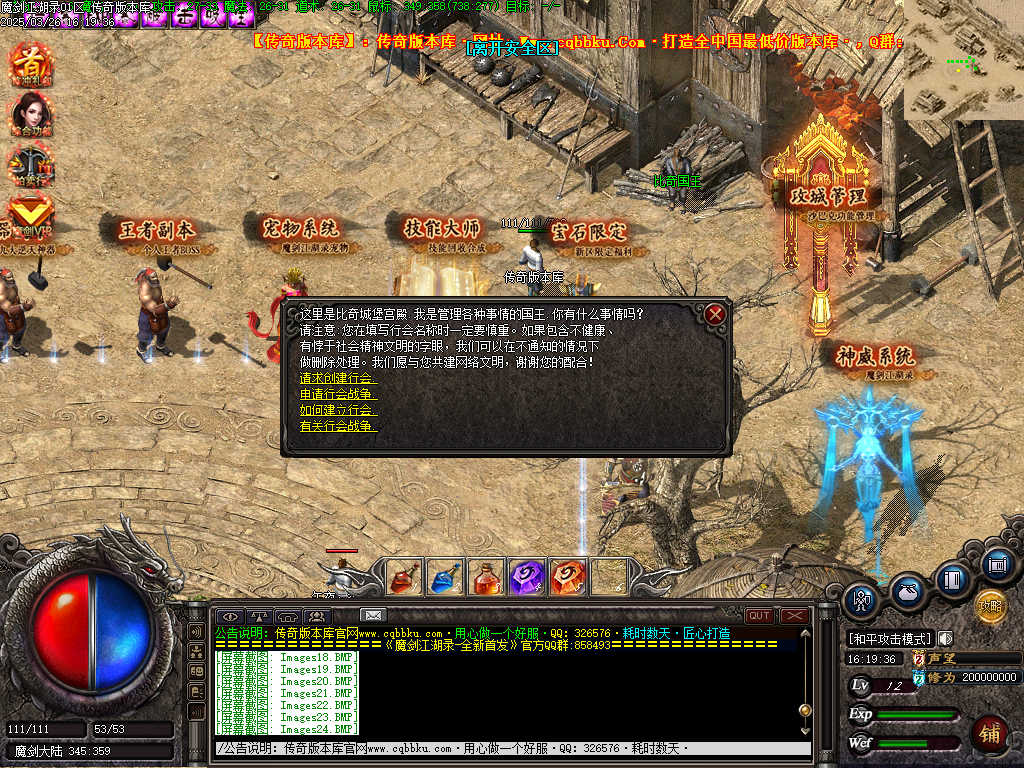Open the 铺 shop button
This screenshot has width=1024, height=768.
[990, 733]
